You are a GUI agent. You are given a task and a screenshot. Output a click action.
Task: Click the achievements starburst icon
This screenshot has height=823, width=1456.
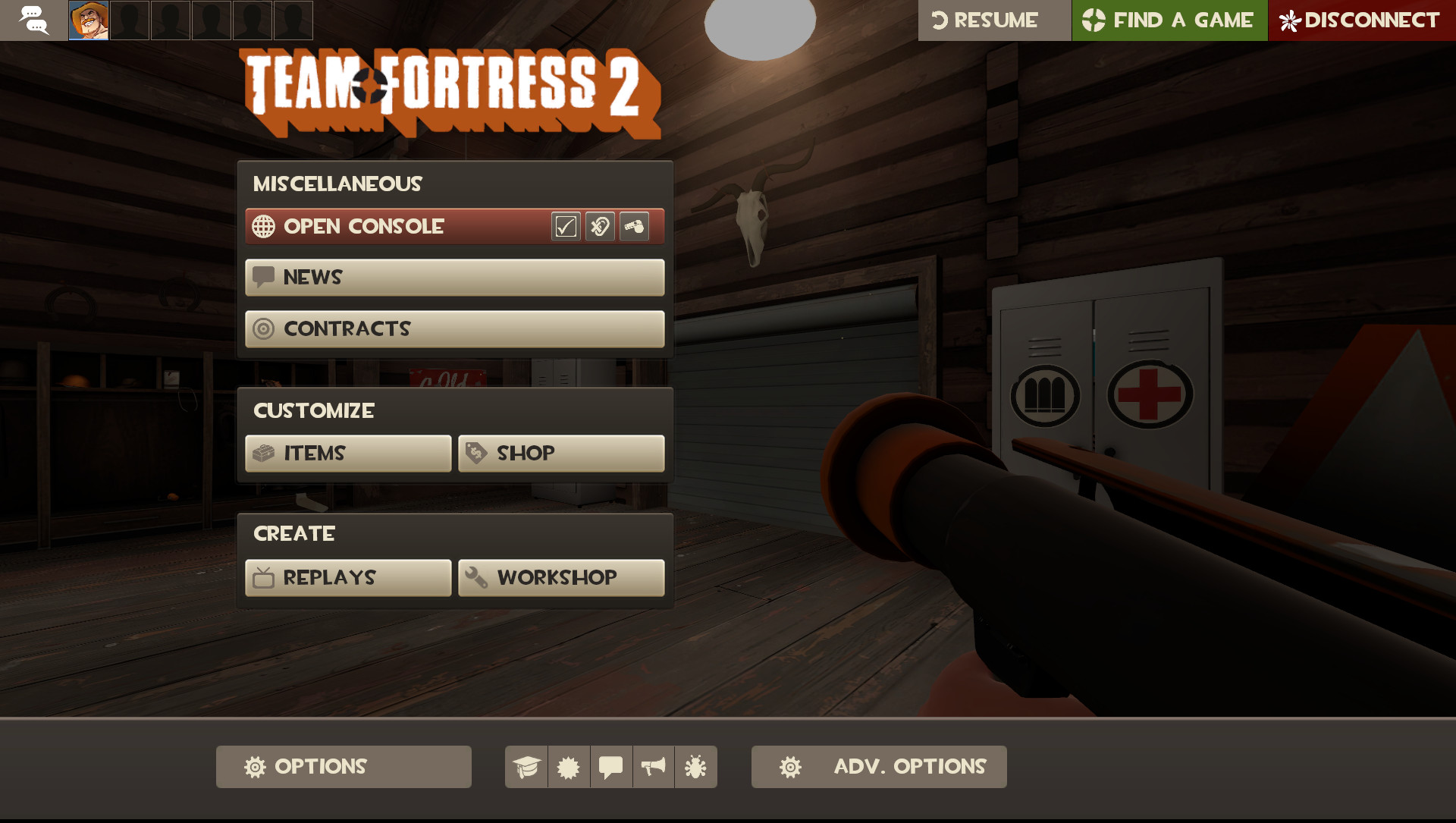click(x=570, y=767)
